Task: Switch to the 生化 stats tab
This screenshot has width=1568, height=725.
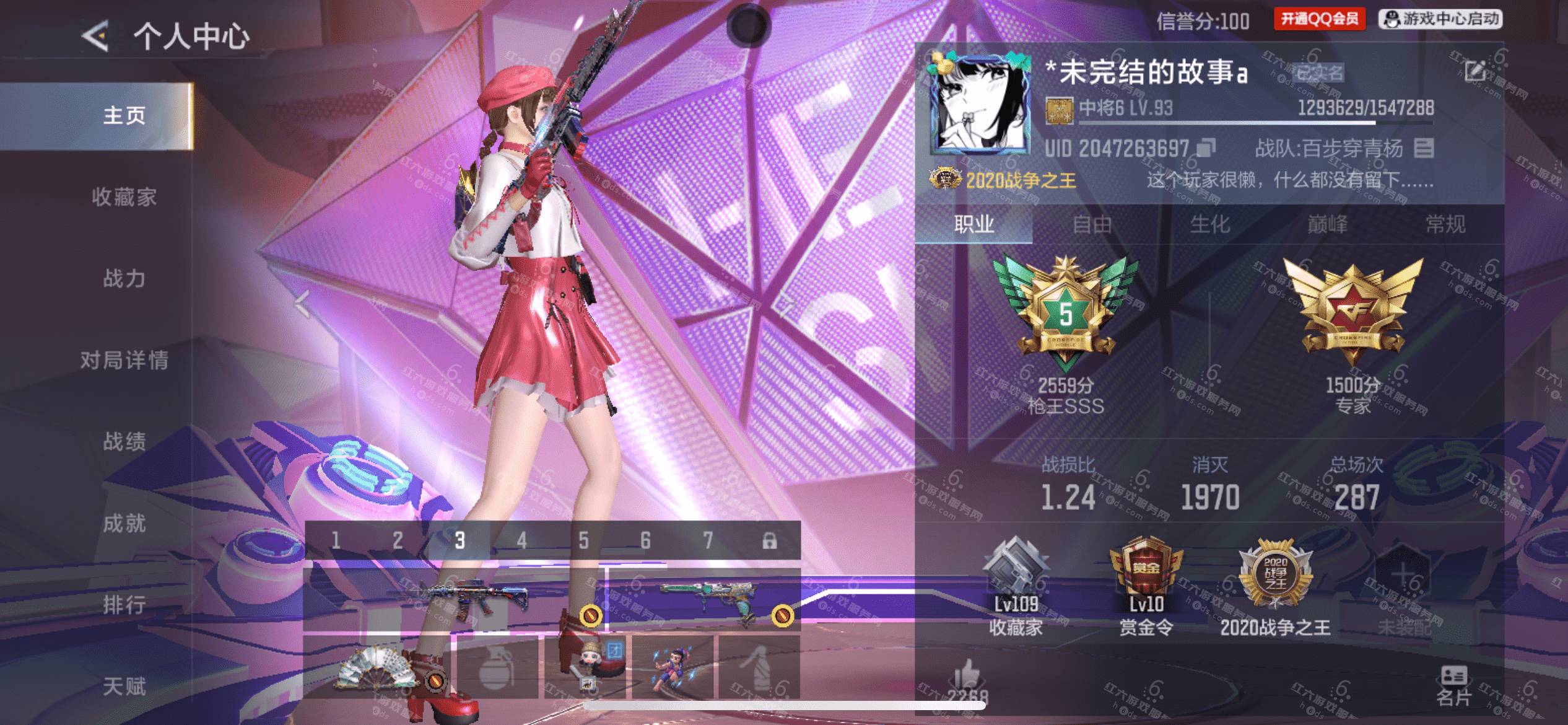Action: pyautogui.click(x=1209, y=224)
